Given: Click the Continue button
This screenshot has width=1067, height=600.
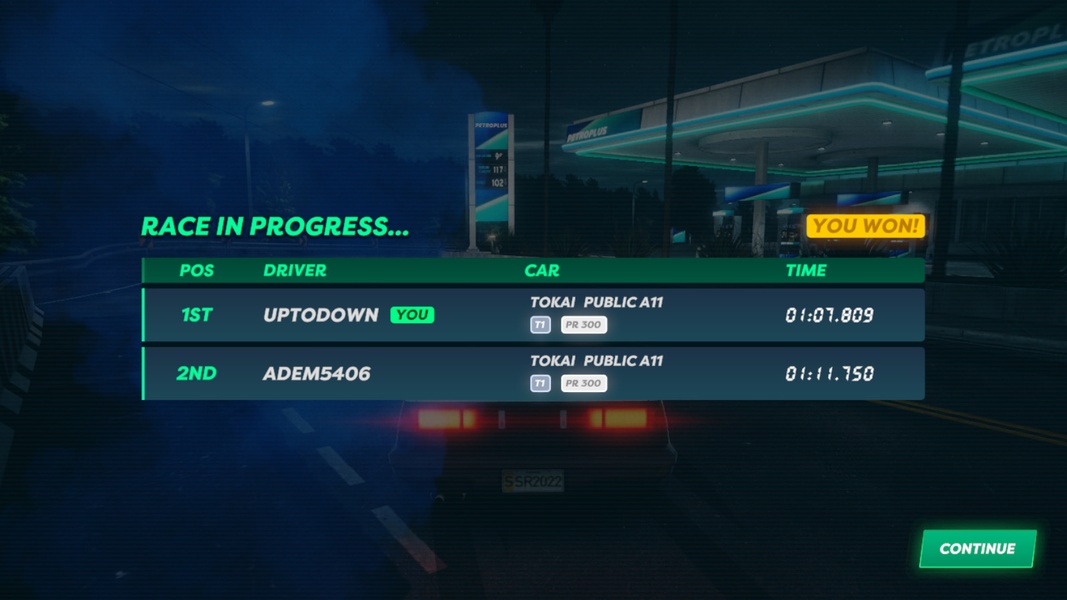Looking at the screenshot, I should coord(977,549).
